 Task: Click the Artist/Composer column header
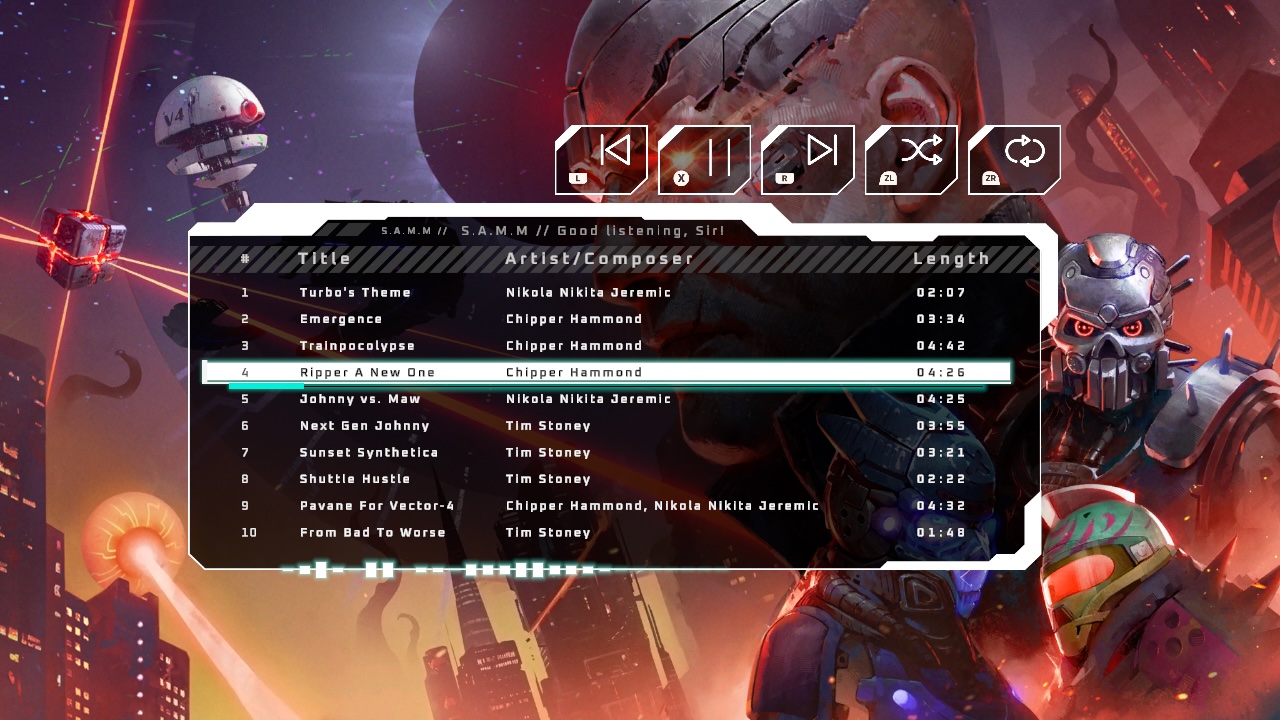pos(597,258)
